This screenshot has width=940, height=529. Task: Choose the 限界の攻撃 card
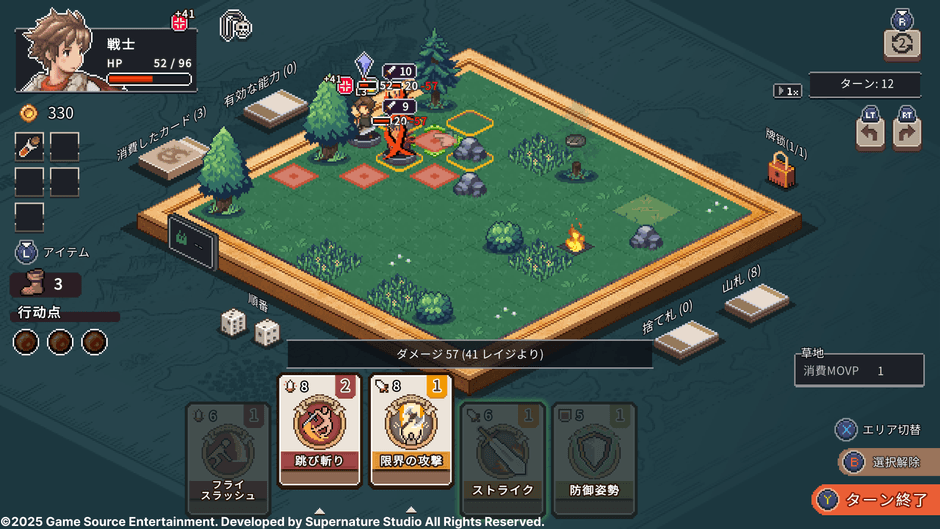411,431
